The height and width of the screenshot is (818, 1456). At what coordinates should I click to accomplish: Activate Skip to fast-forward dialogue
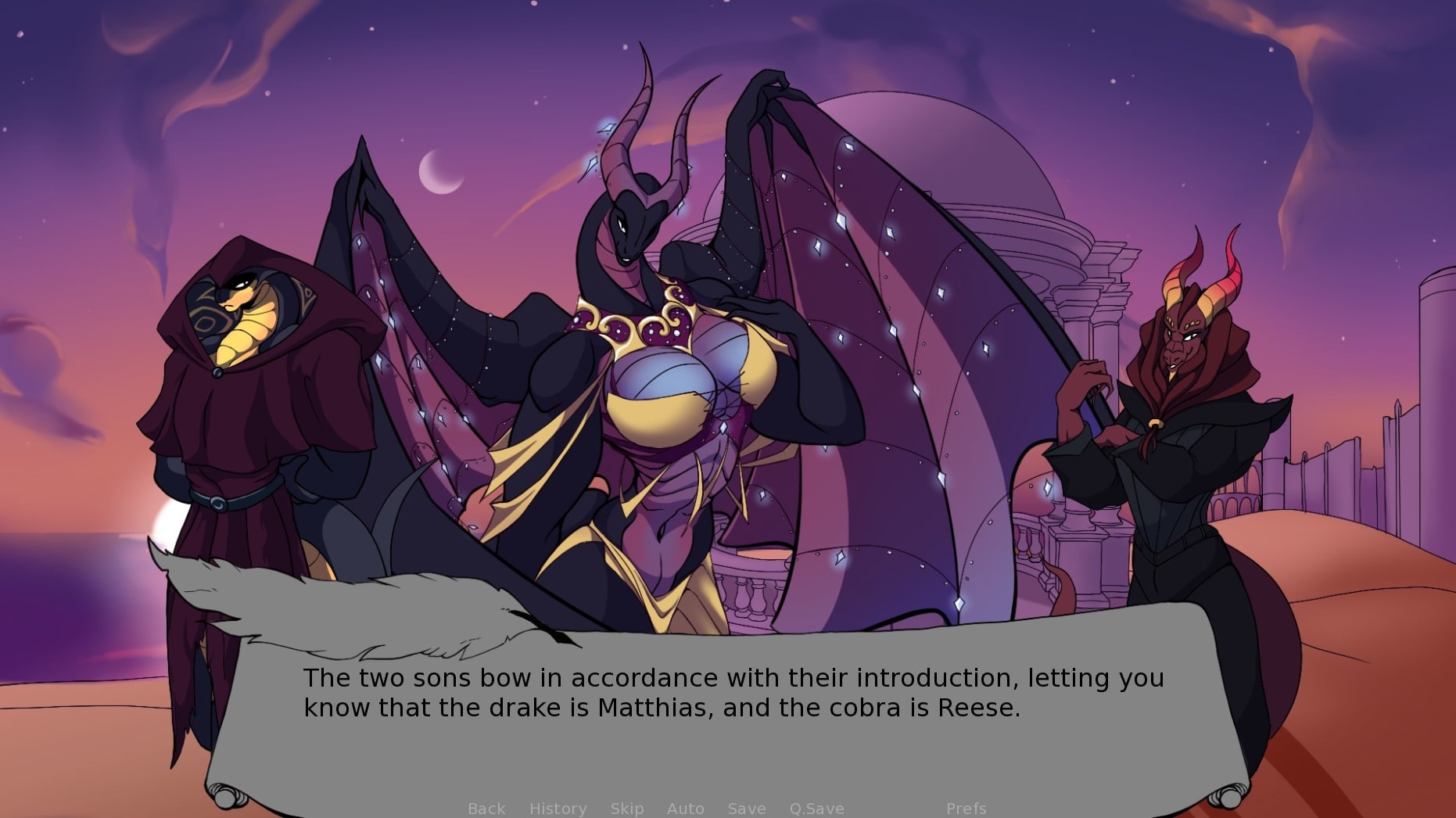tap(627, 808)
